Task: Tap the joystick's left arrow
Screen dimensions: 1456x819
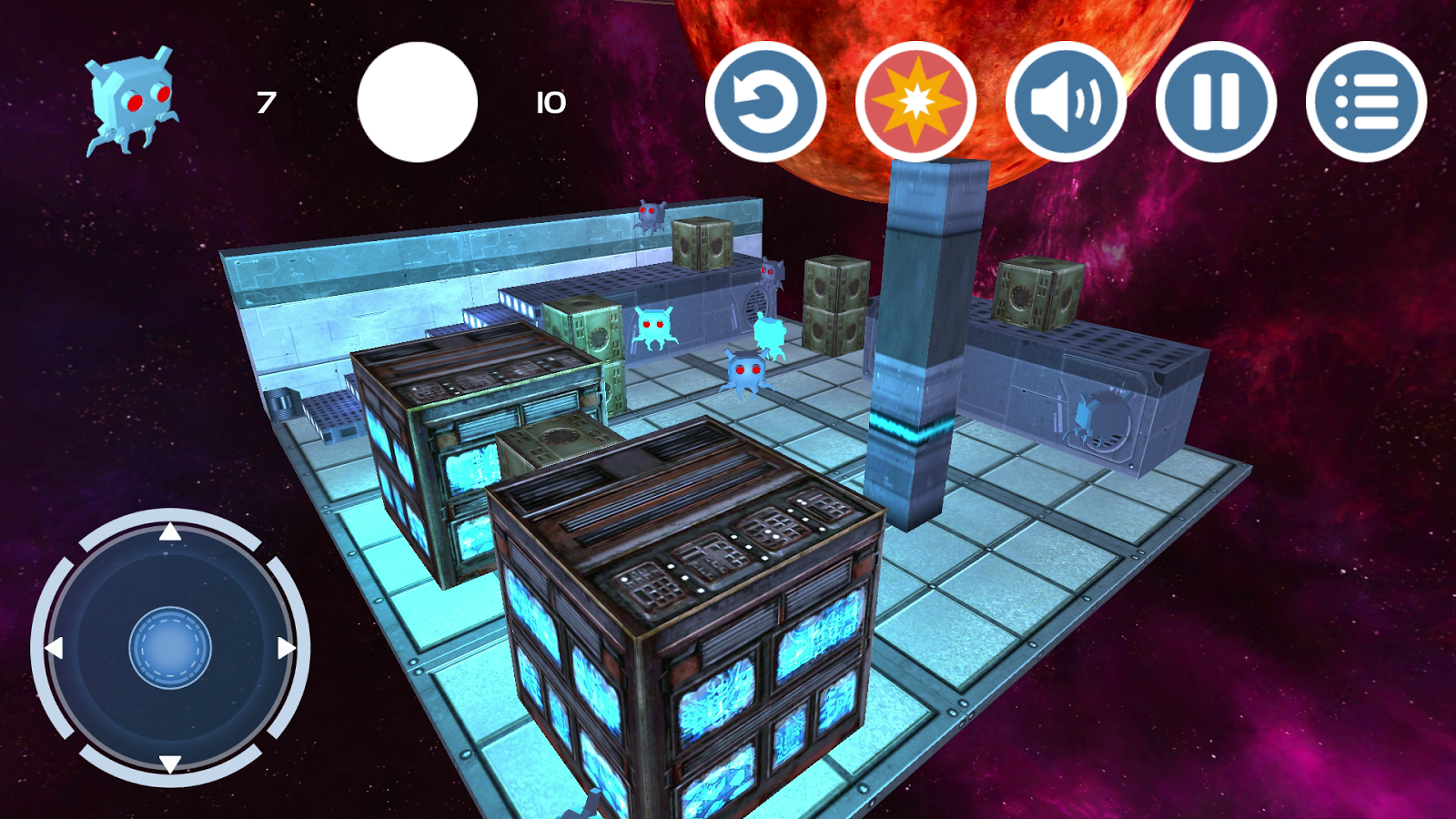Action: coord(55,648)
